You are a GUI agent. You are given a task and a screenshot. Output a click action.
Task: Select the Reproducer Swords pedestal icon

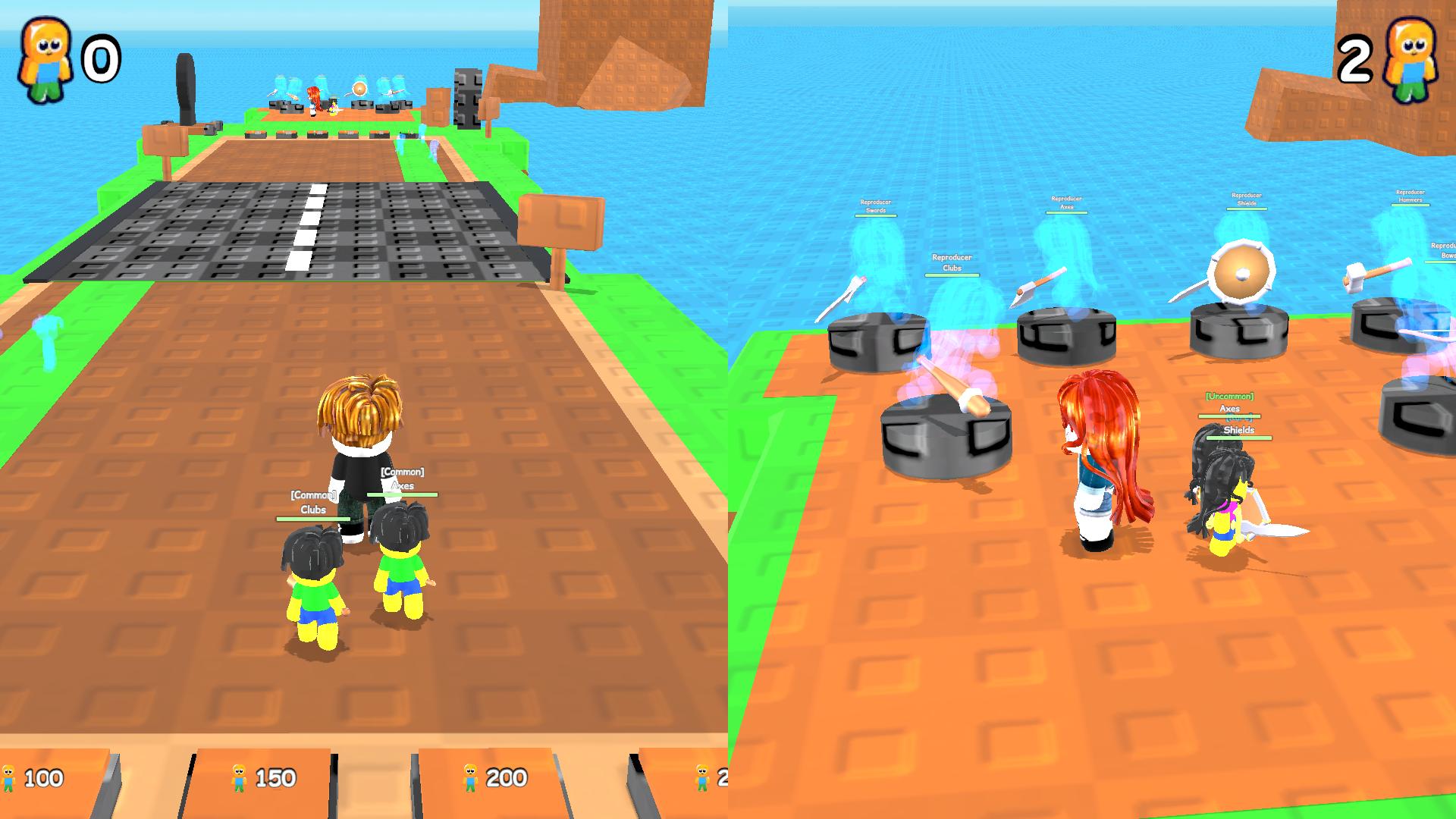coord(875,342)
